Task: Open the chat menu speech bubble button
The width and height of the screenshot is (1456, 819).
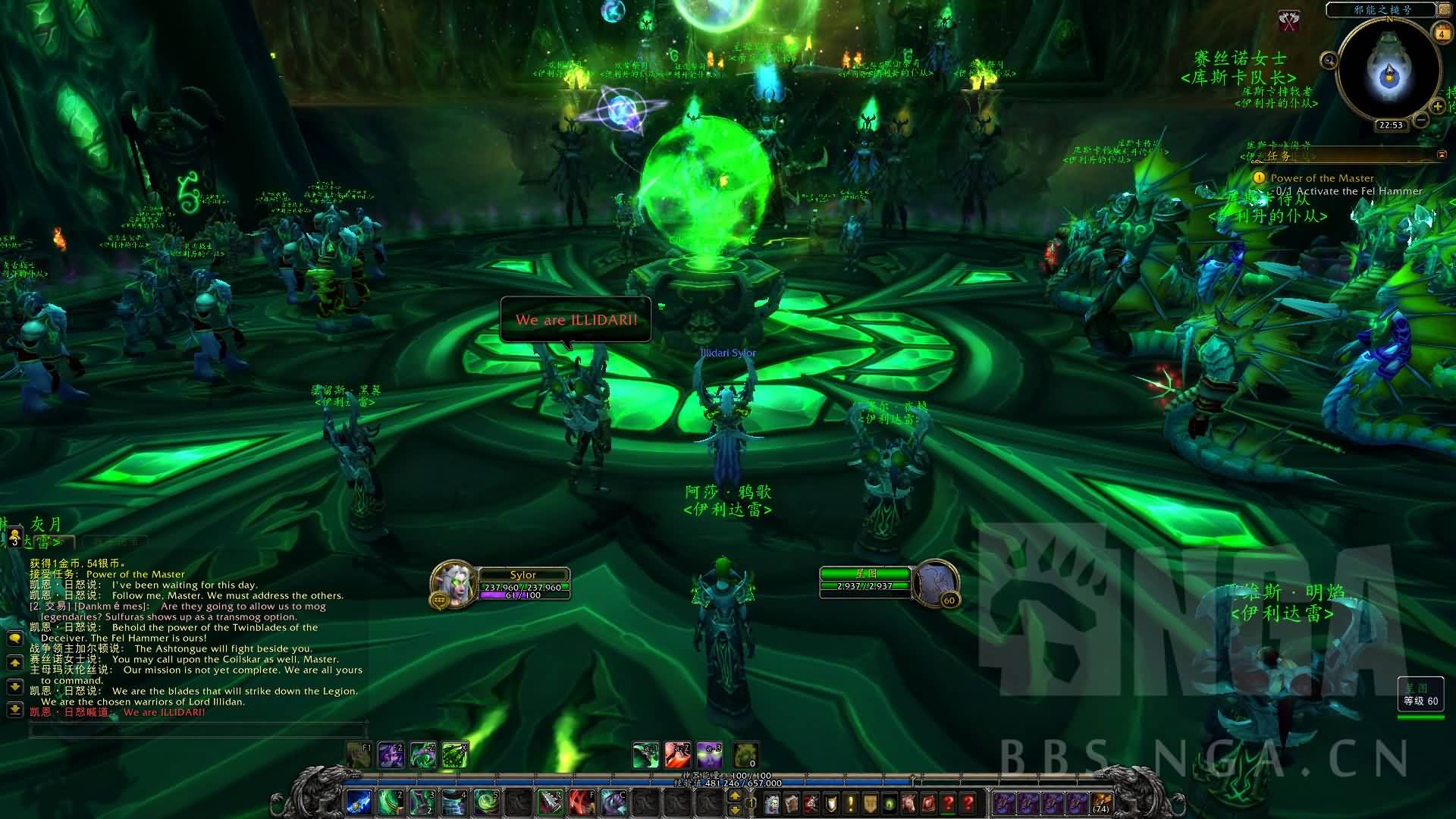Action: 14,639
